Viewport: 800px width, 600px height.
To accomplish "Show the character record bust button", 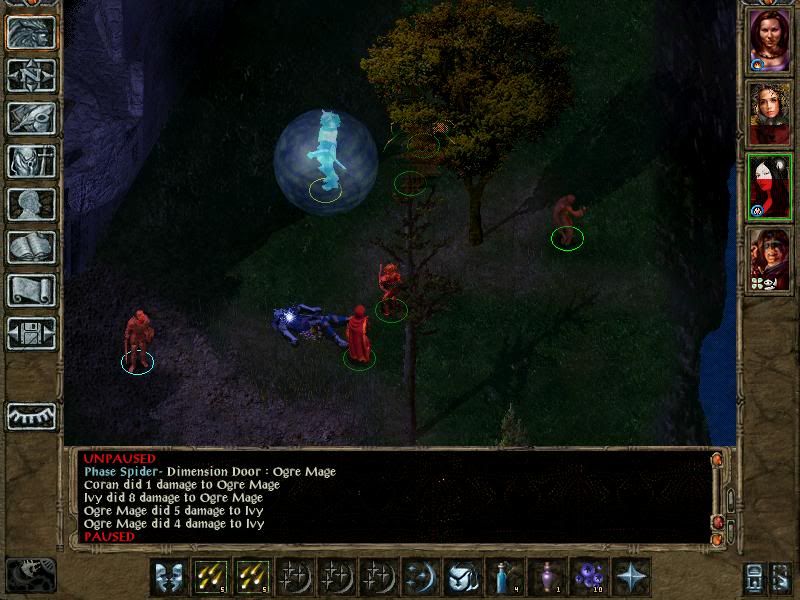I will 32,205.
